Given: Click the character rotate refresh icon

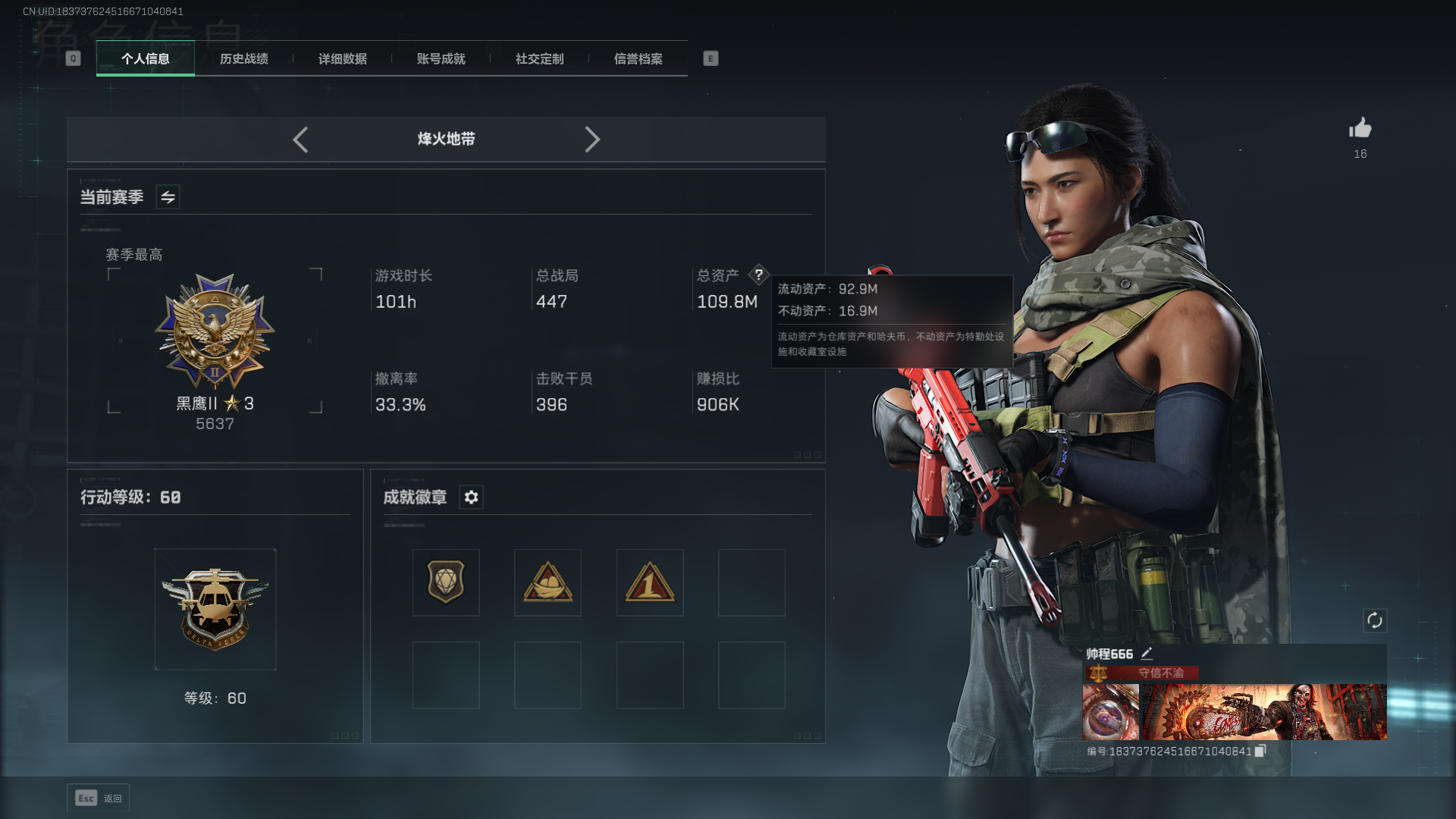Looking at the screenshot, I should [1375, 620].
